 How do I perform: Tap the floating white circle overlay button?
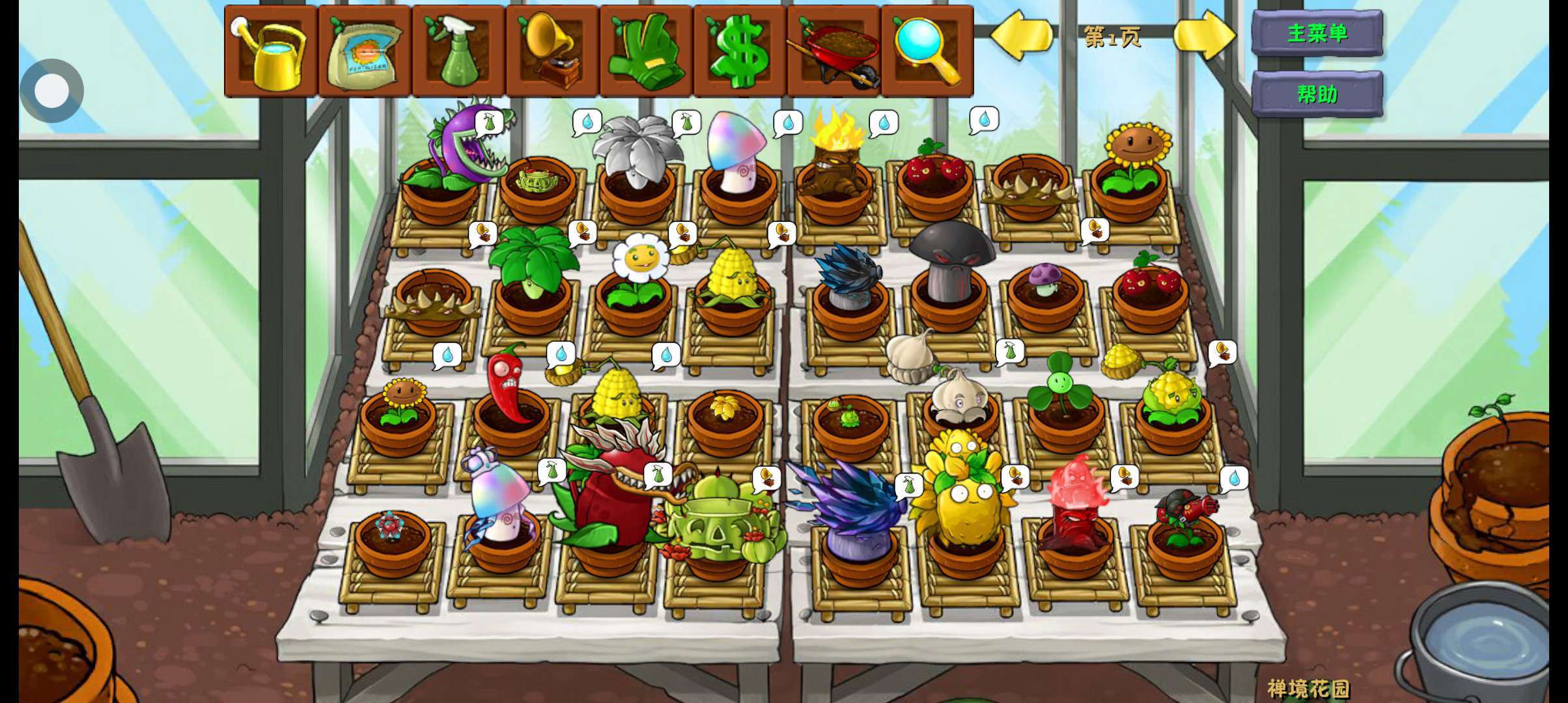pos(51,90)
